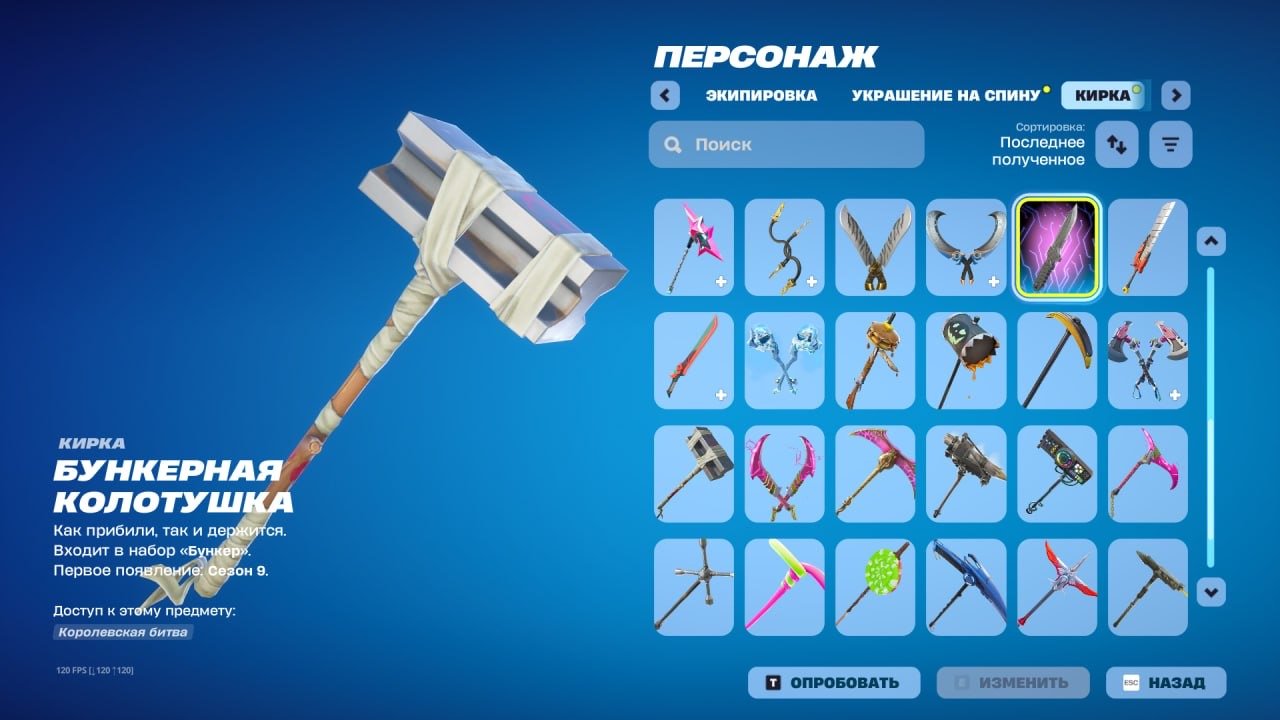Screen dimensions: 1280x720
Task: Select the burger-topped pickaxe in the grid
Action: (875, 362)
